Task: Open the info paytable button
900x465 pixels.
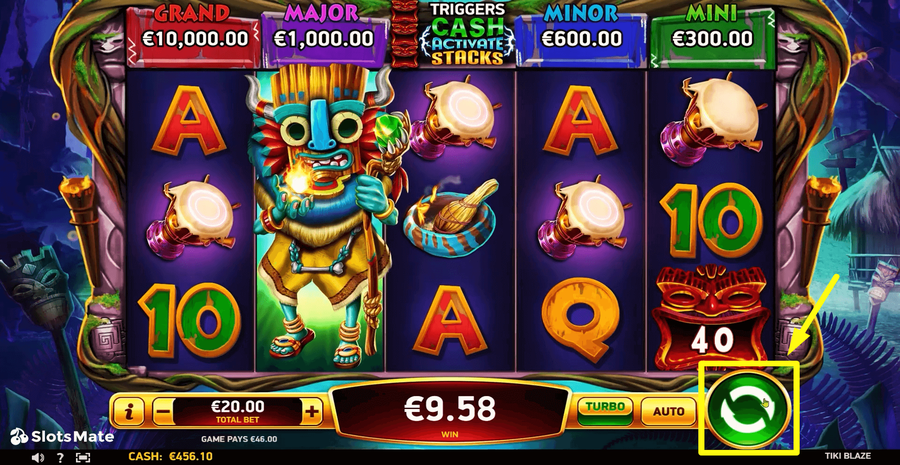Action: coord(129,411)
